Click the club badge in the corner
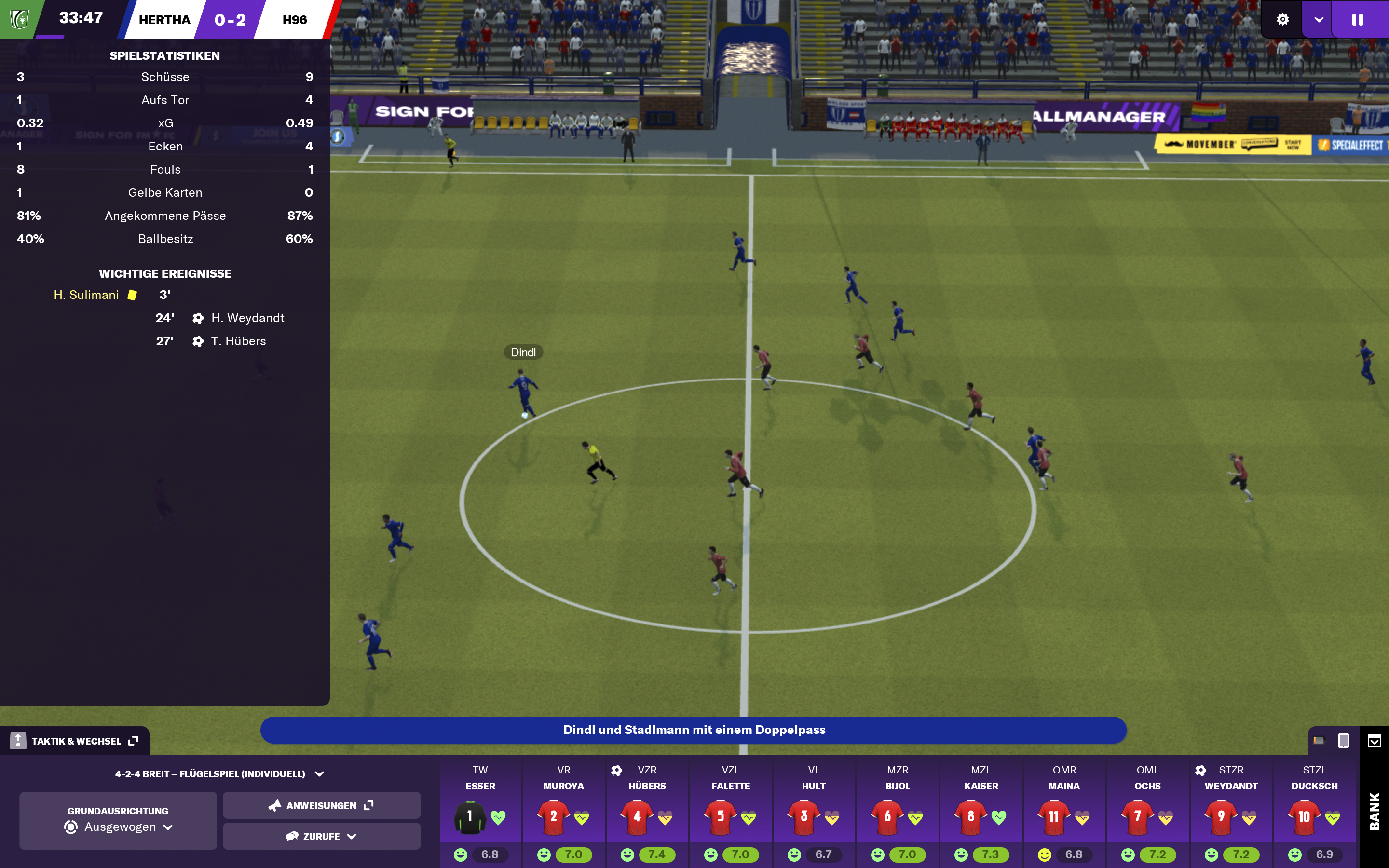1389x868 pixels. coord(19,19)
